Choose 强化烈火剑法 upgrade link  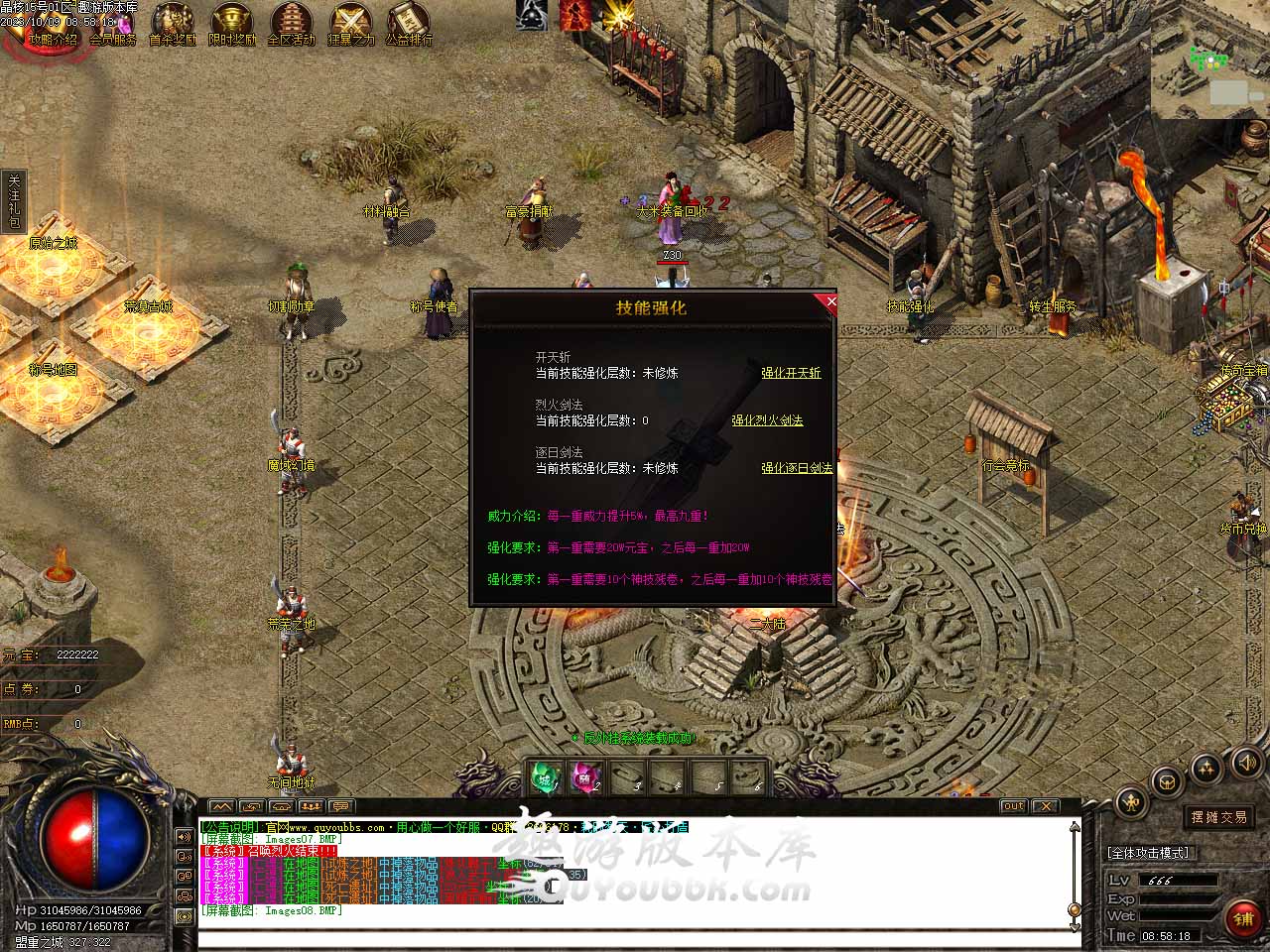pos(767,420)
